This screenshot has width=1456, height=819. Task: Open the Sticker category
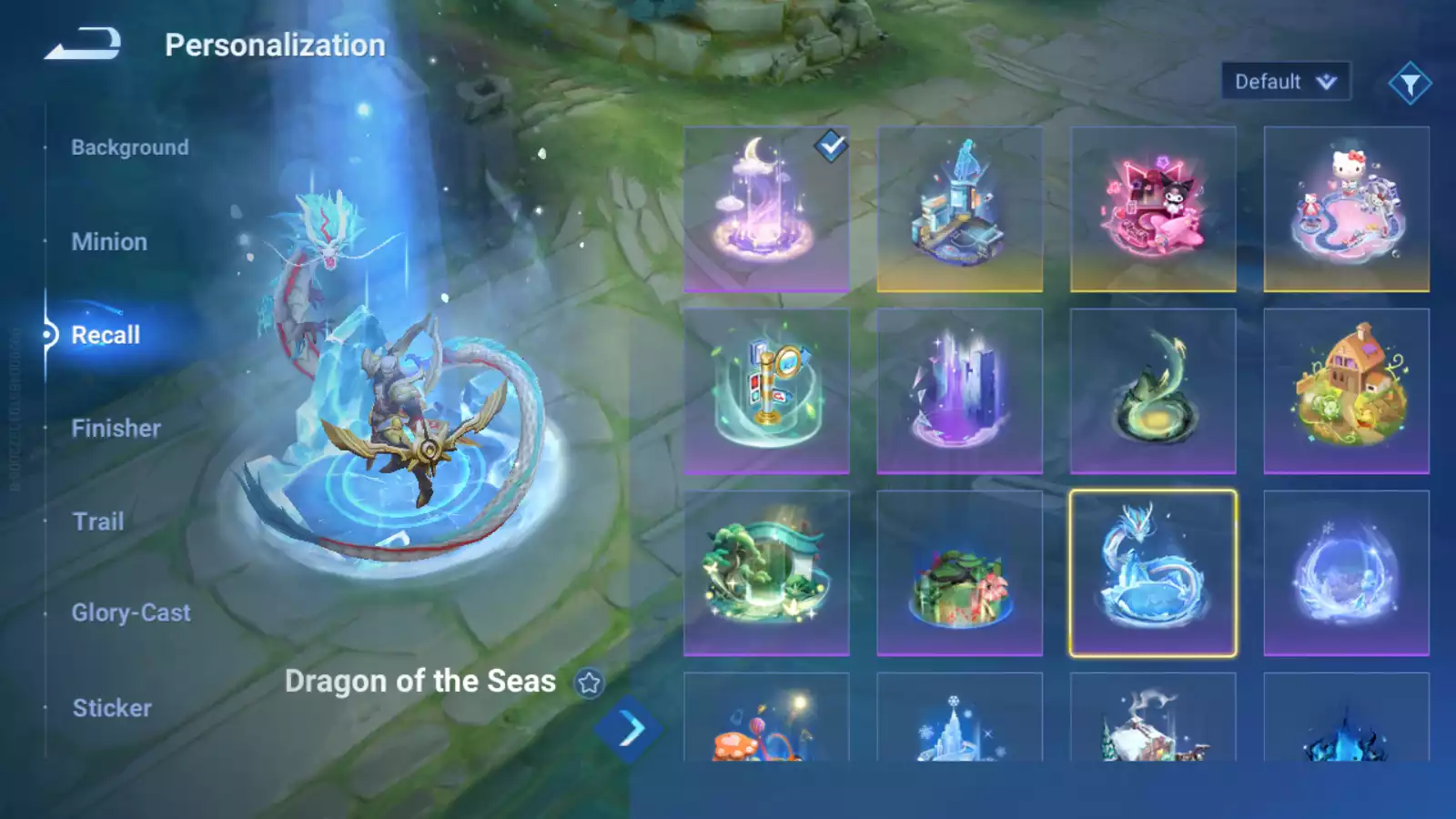click(112, 708)
